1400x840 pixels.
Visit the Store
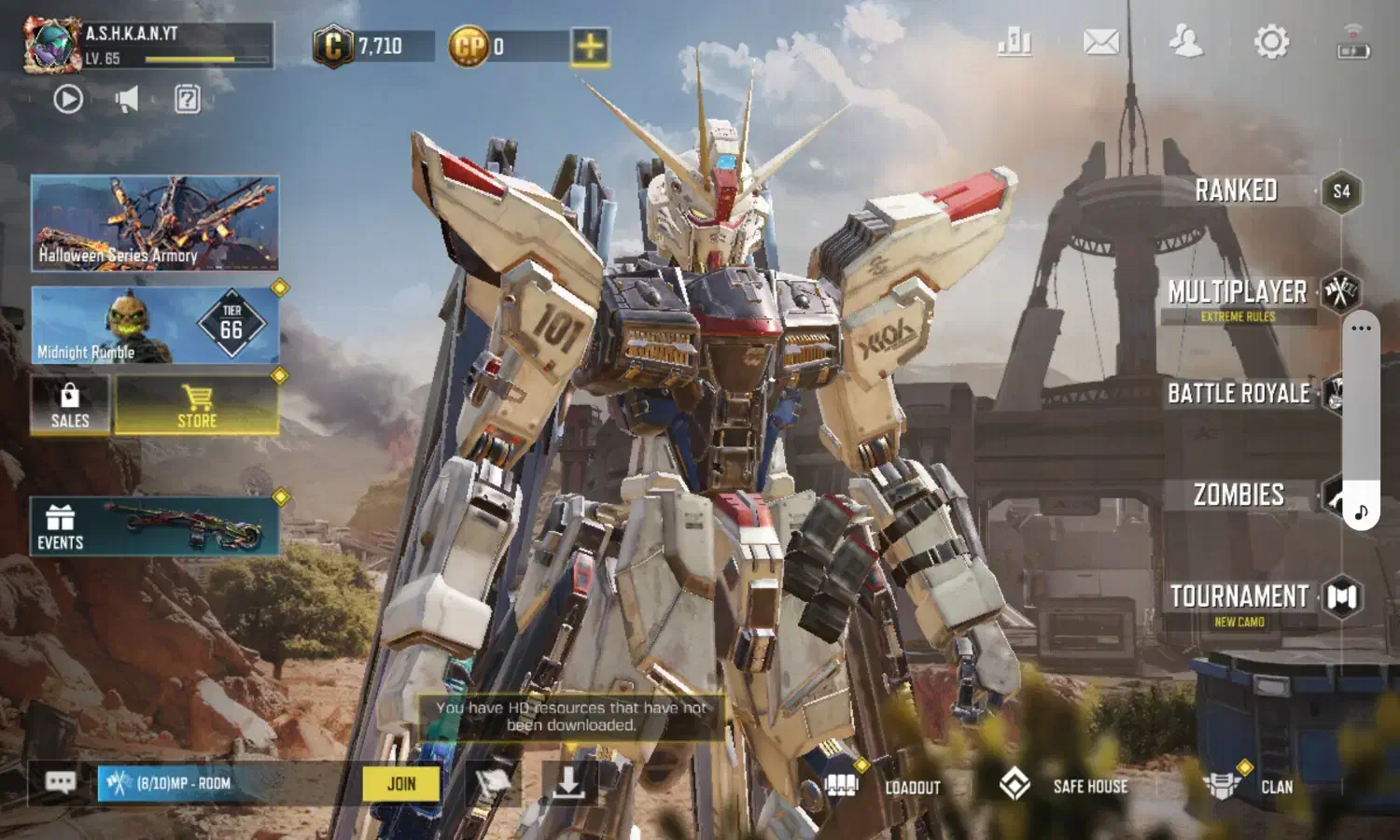coord(197,406)
